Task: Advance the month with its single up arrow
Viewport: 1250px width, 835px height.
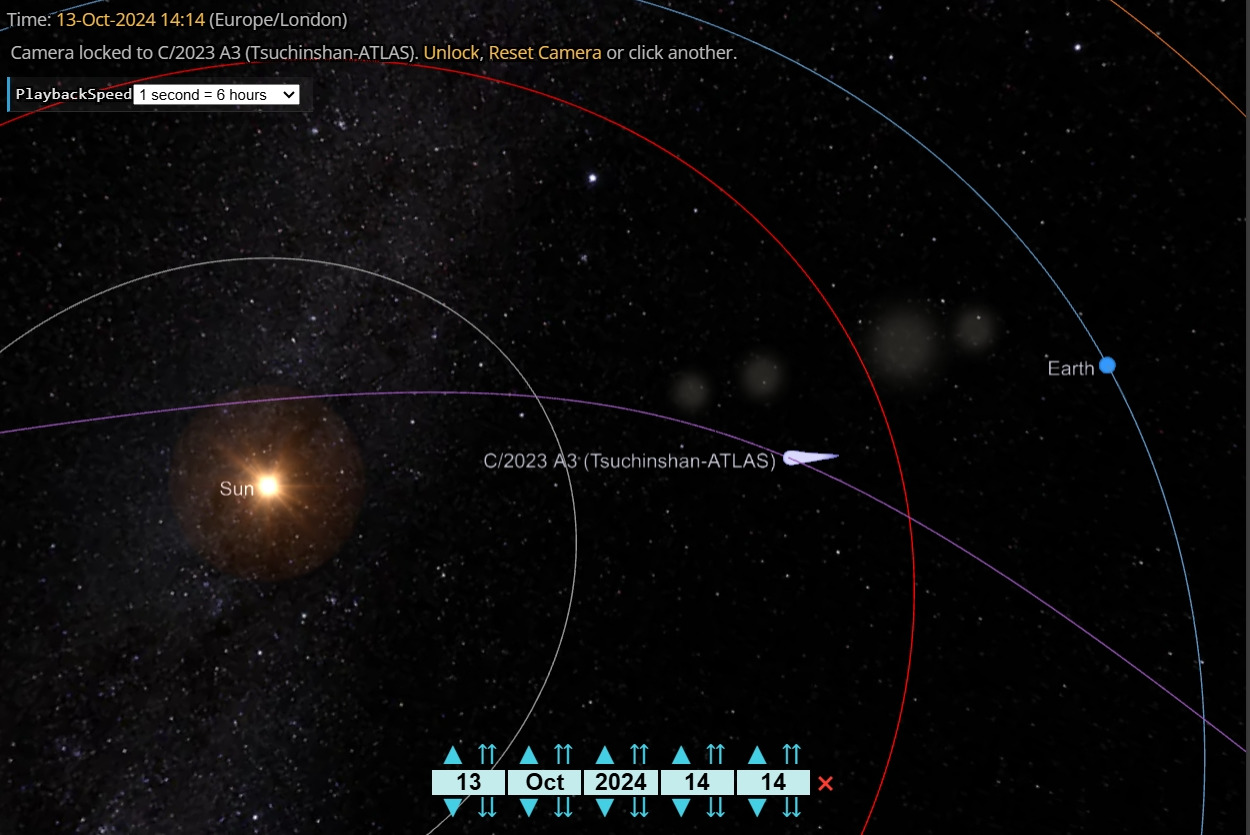Action: [529, 755]
